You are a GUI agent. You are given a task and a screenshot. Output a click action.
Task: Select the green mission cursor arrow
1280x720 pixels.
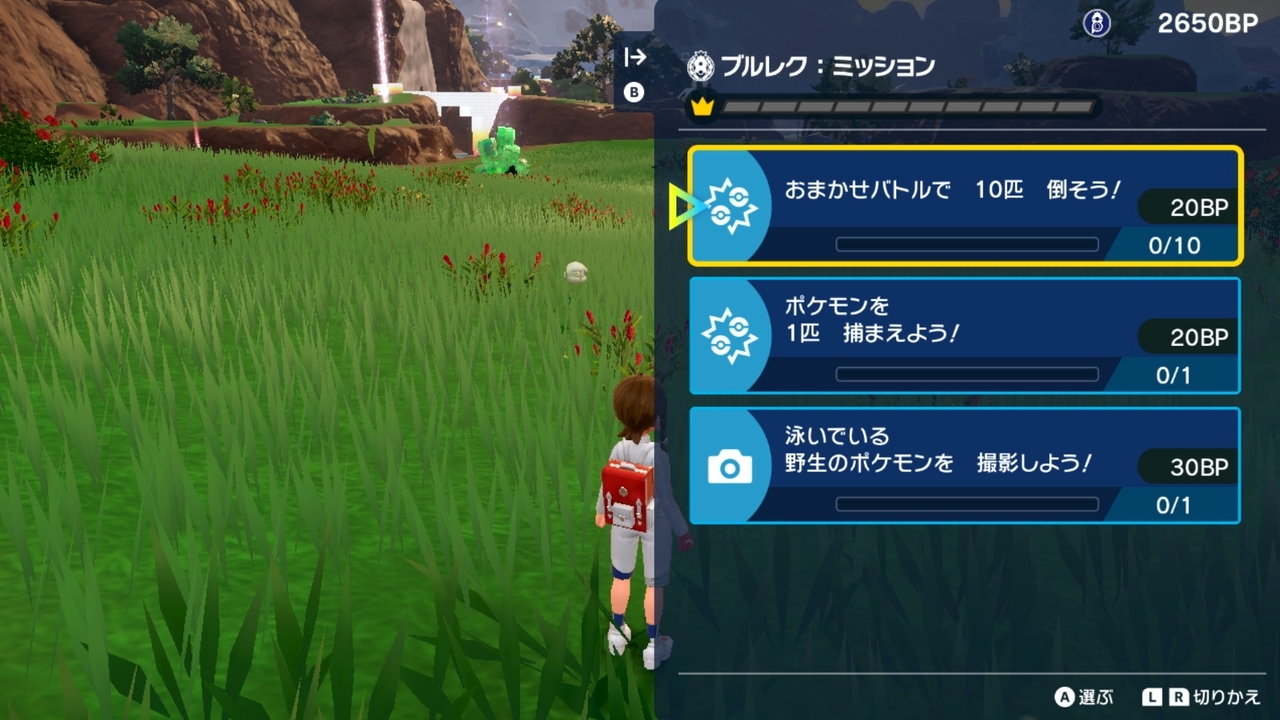(683, 205)
